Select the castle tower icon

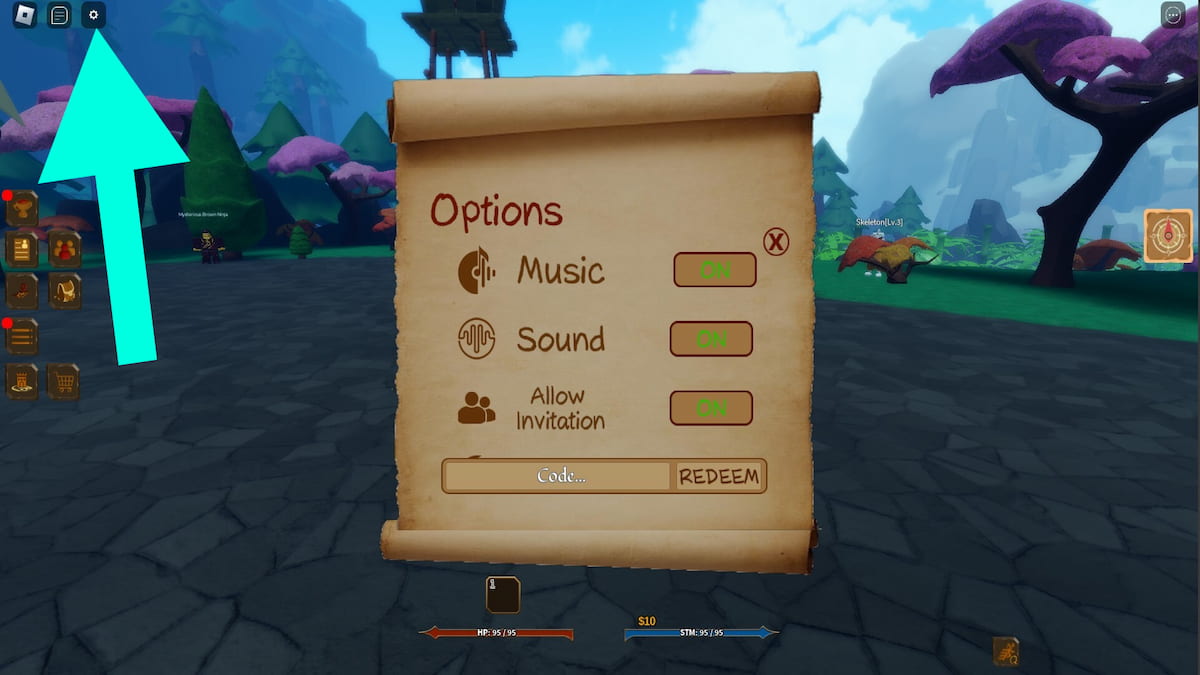(x=22, y=381)
